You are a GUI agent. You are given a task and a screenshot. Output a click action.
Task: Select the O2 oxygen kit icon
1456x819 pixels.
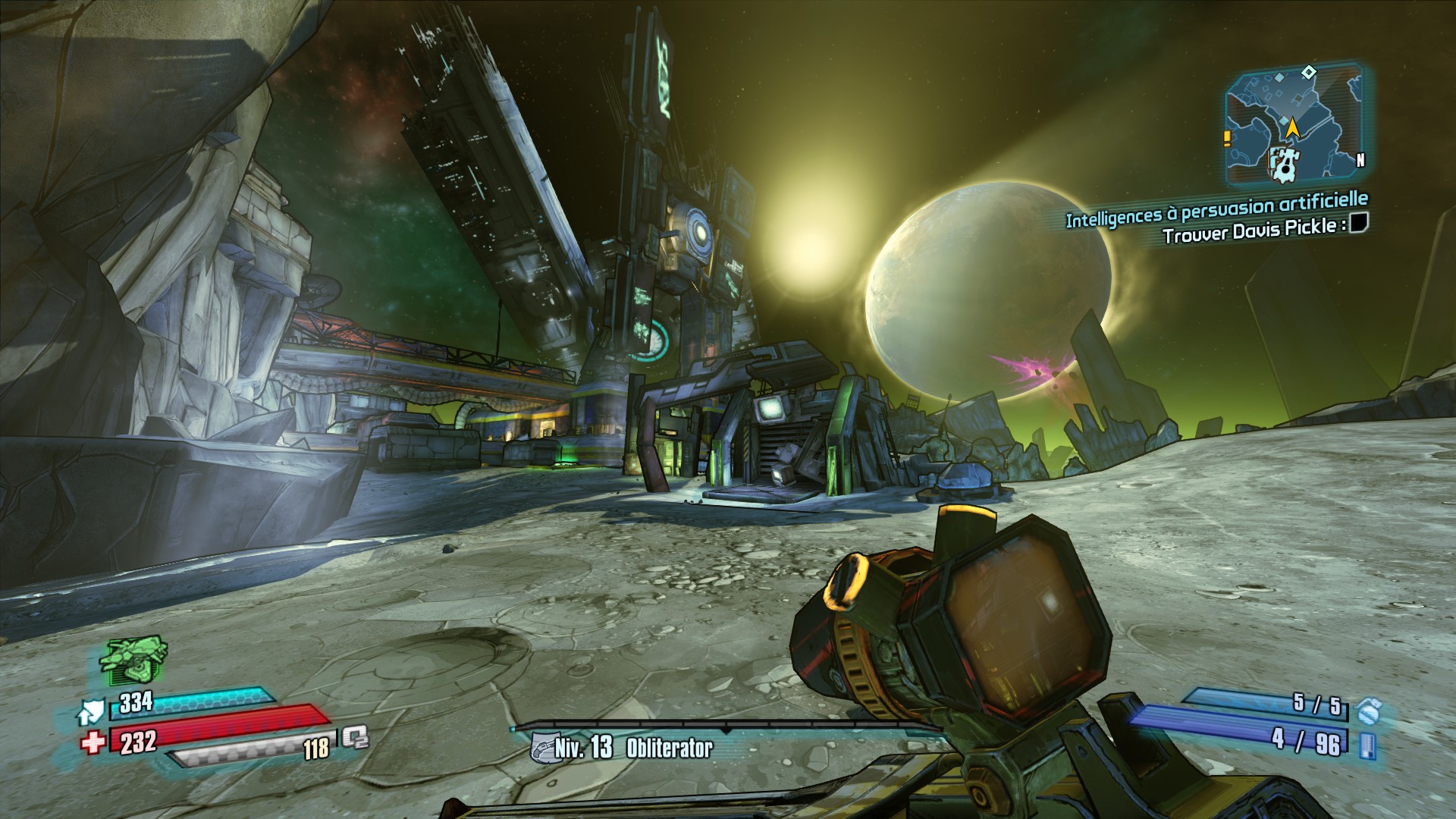point(354,737)
